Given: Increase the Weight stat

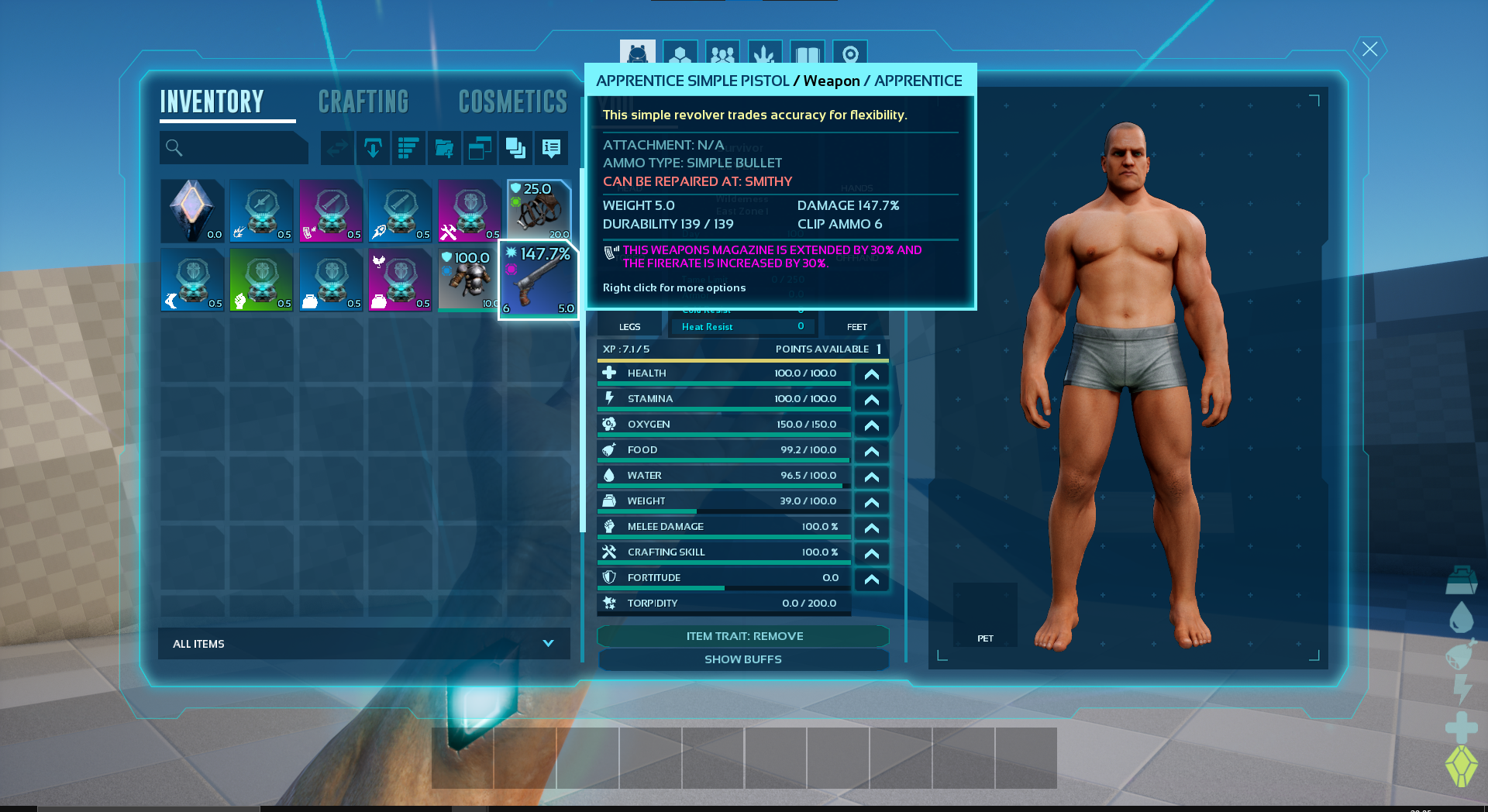Looking at the screenshot, I should [x=871, y=502].
